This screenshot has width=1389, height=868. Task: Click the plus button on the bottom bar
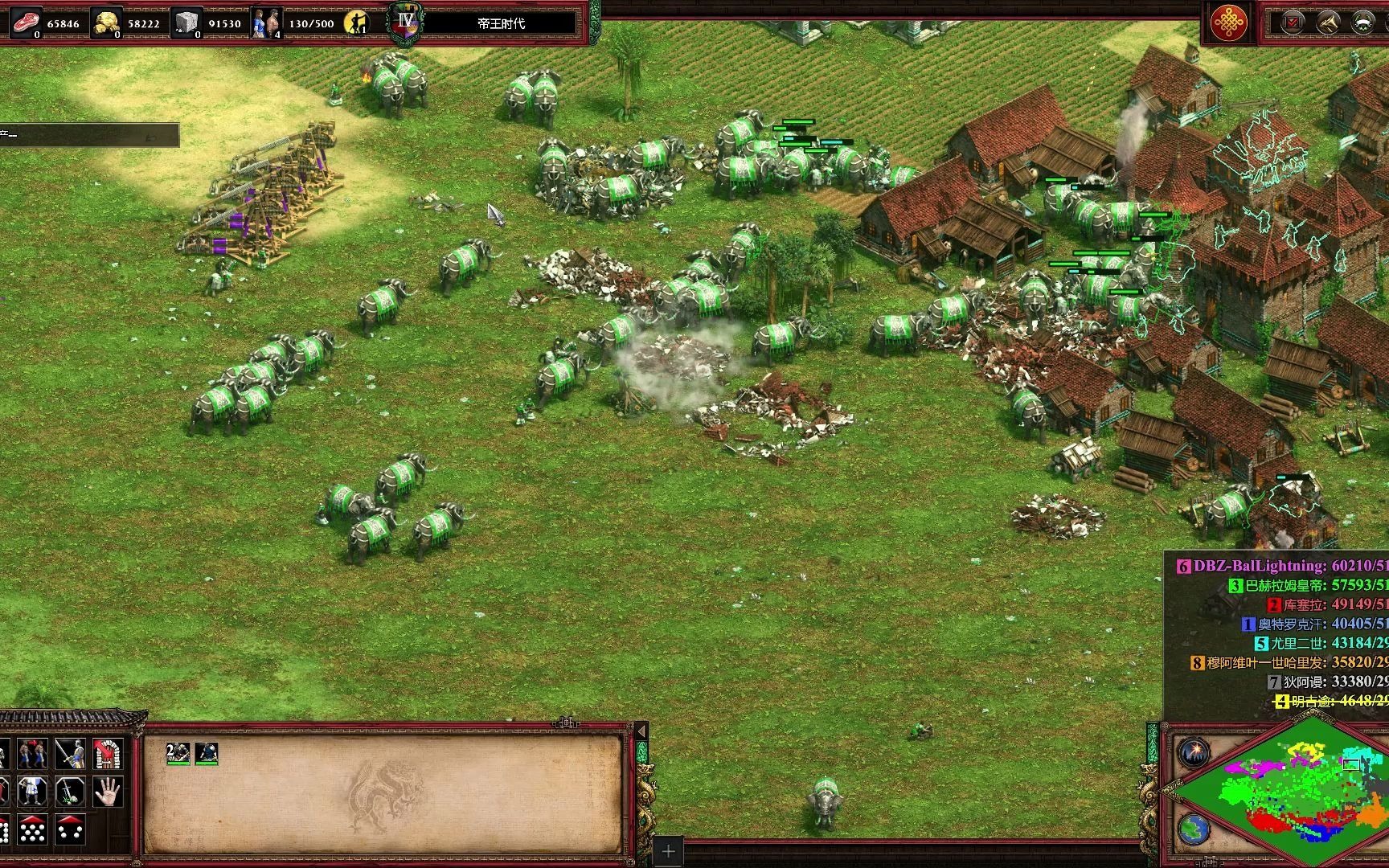pyautogui.click(x=668, y=851)
